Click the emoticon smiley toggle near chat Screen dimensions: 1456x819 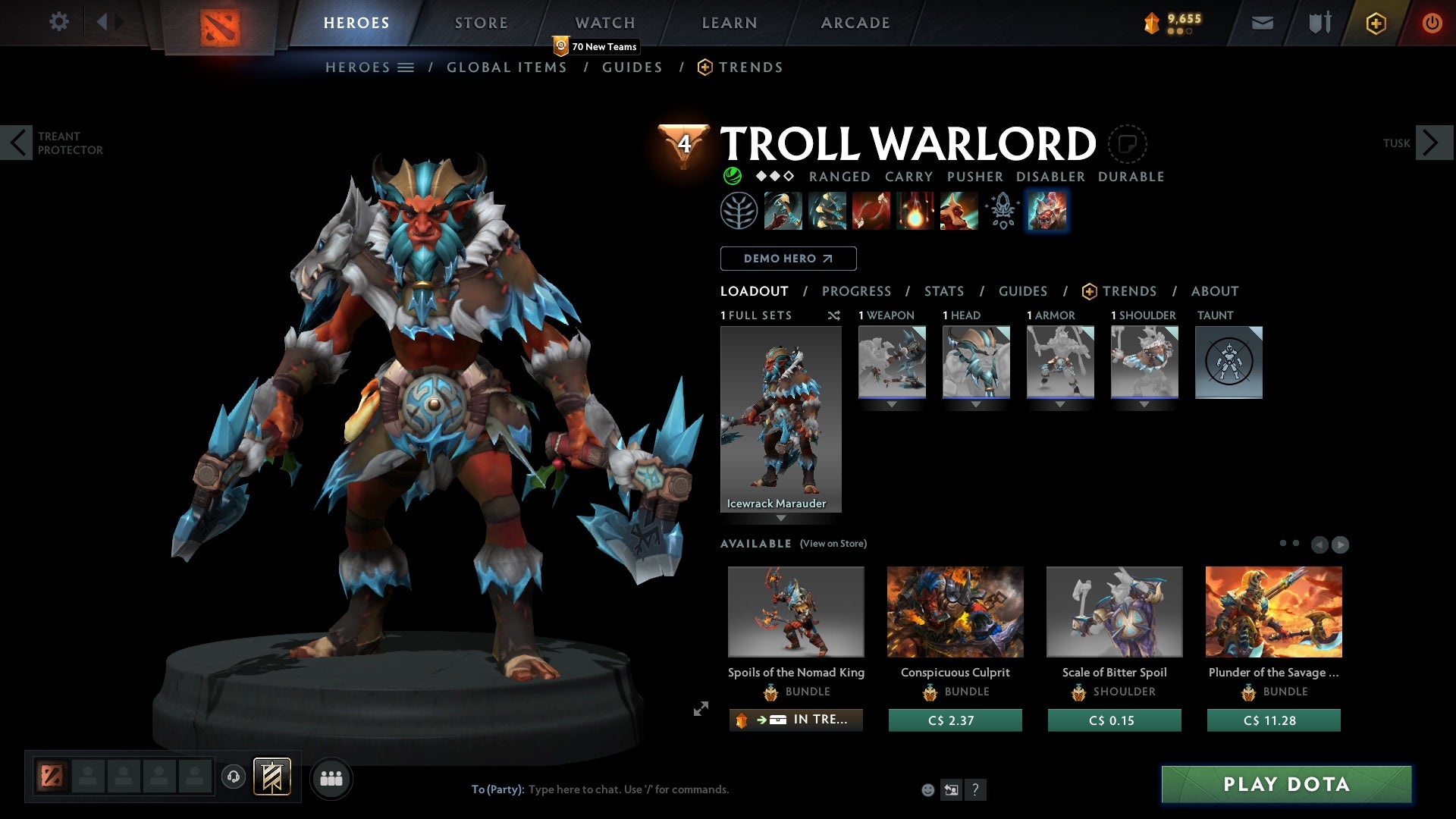click(927, 789)
